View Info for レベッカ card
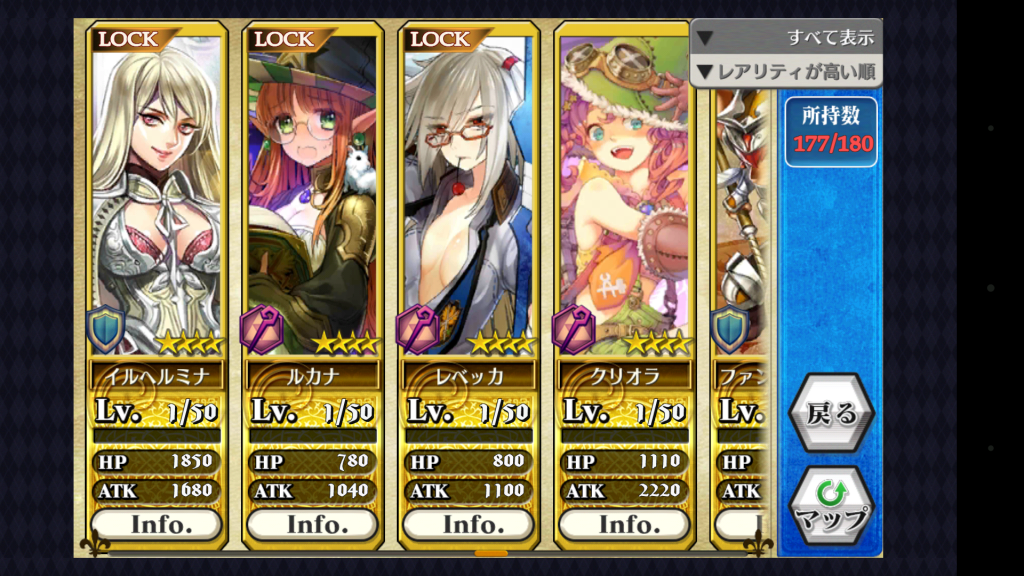 [467, 524]
